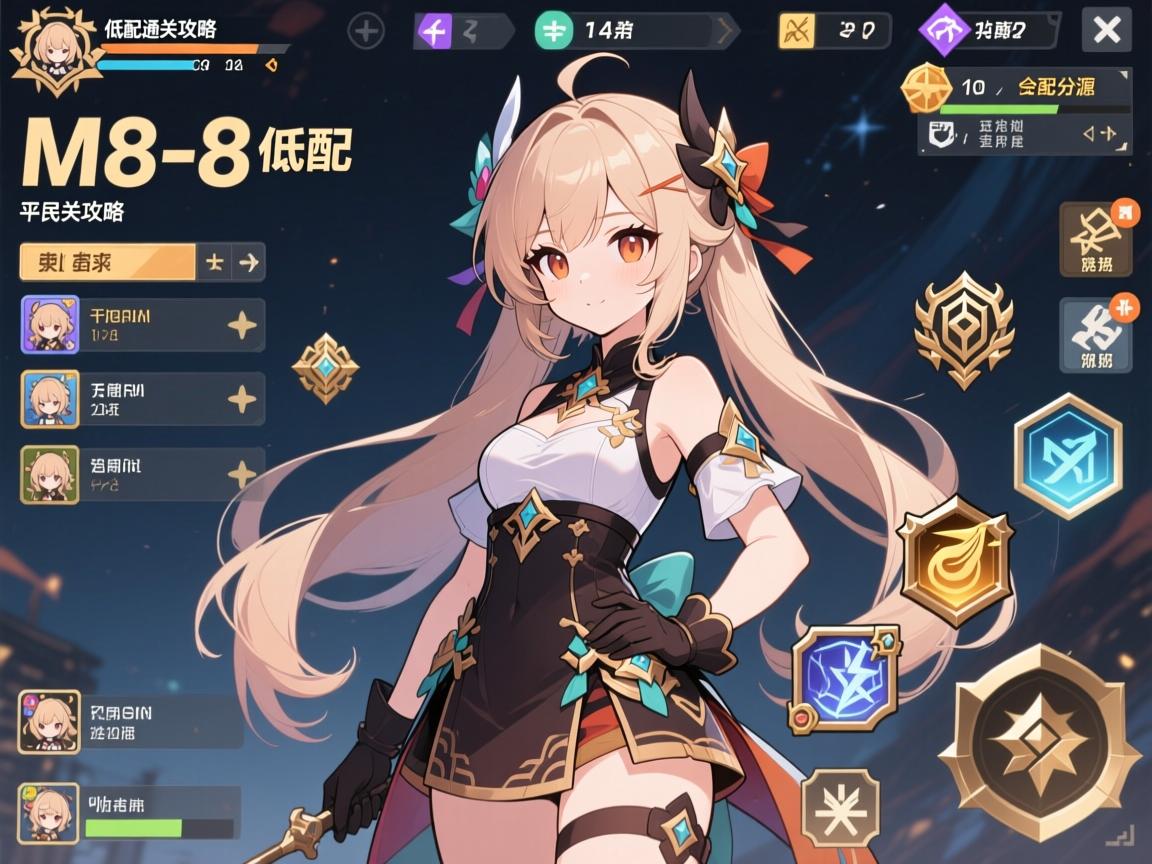Activate the blue hexagon skill icon
The width and height of the screenshot is (1152, 864).
coord(1067,455)
